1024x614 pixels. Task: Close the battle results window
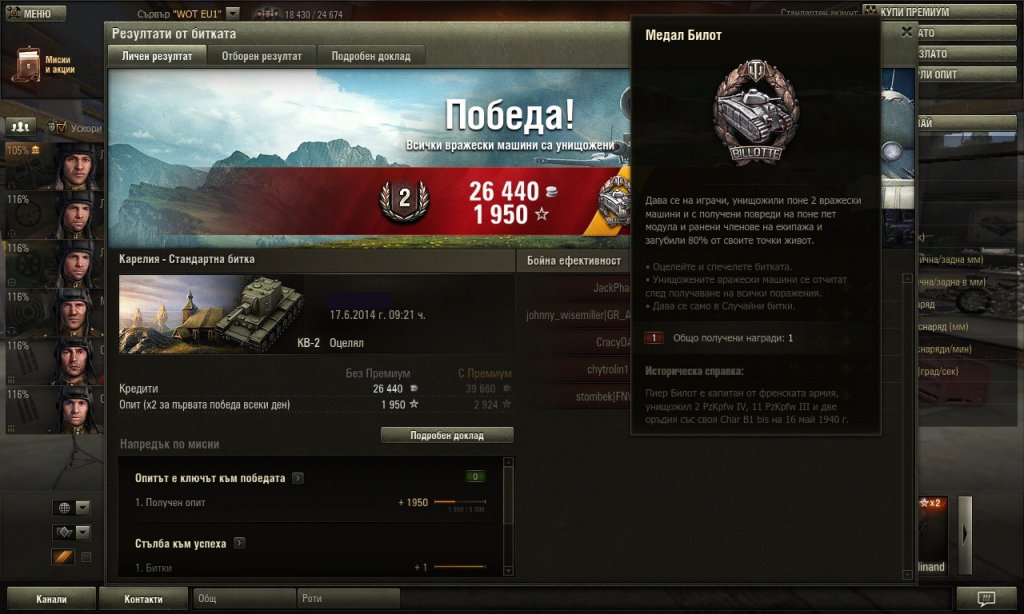point(906,32)
